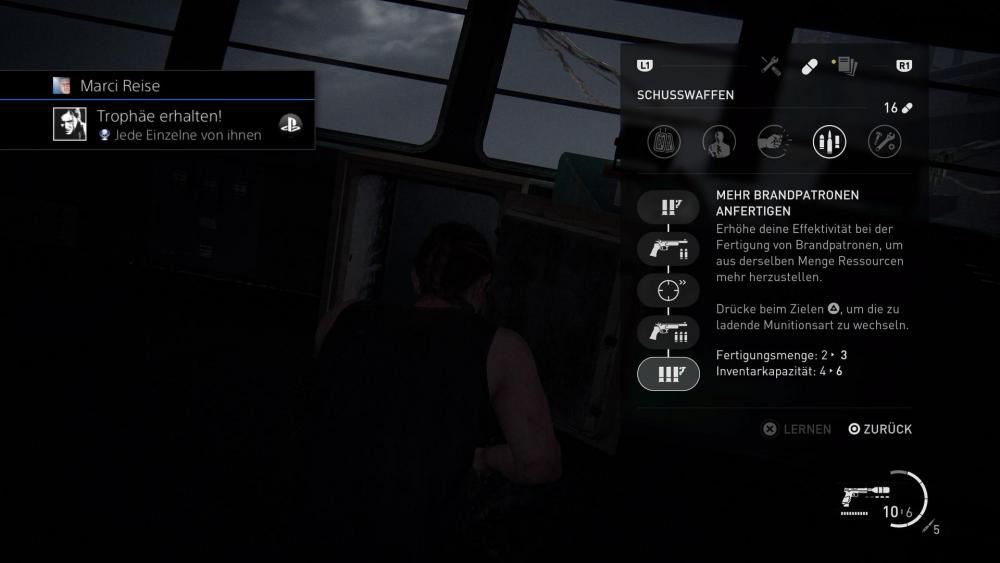Select the Mehr Brandpatronen Anfertigen skill

[x=668, y=373]
